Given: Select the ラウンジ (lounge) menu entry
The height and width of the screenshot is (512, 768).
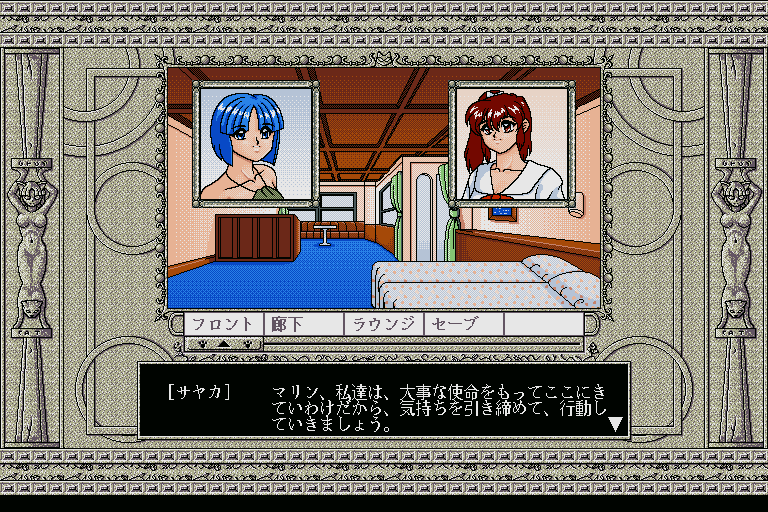Looking at the screenshot, I should pyautogui.click(x=384, y=324).
